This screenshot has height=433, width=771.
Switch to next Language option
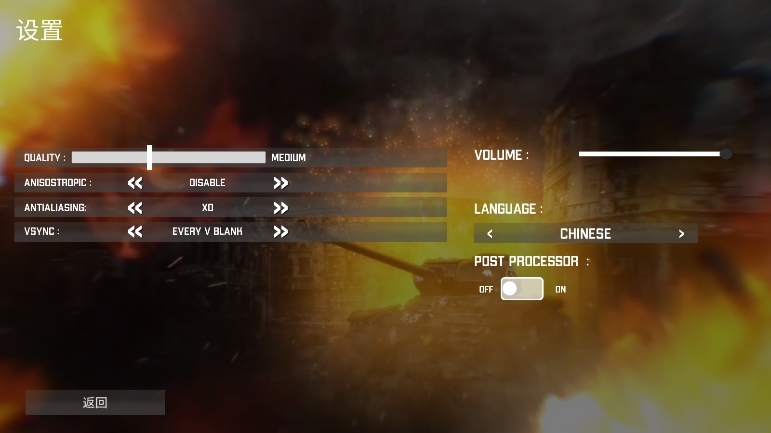point(682,234)
